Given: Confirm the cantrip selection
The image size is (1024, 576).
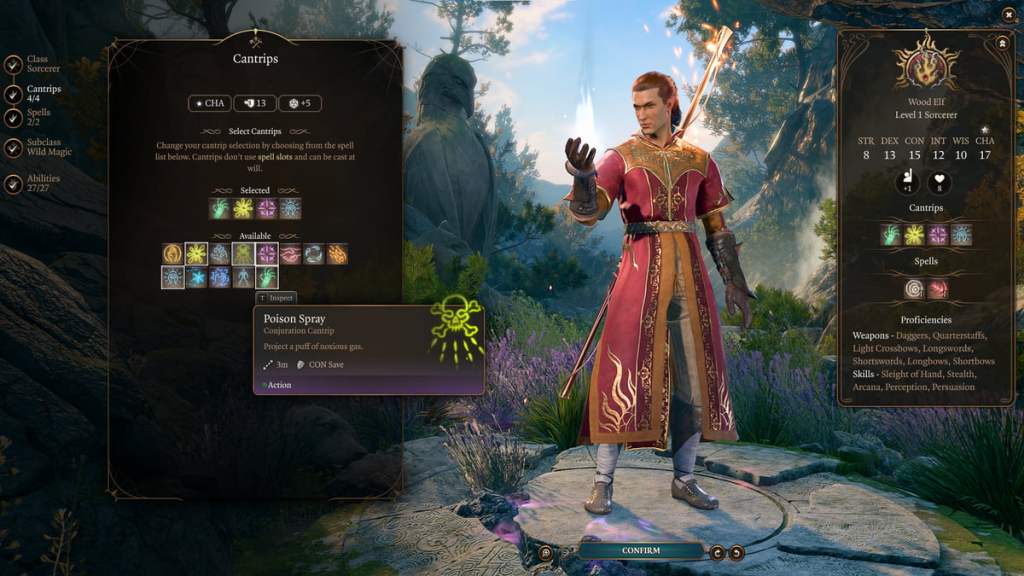Looking at the screenshot, I should (x=640, y=550).
